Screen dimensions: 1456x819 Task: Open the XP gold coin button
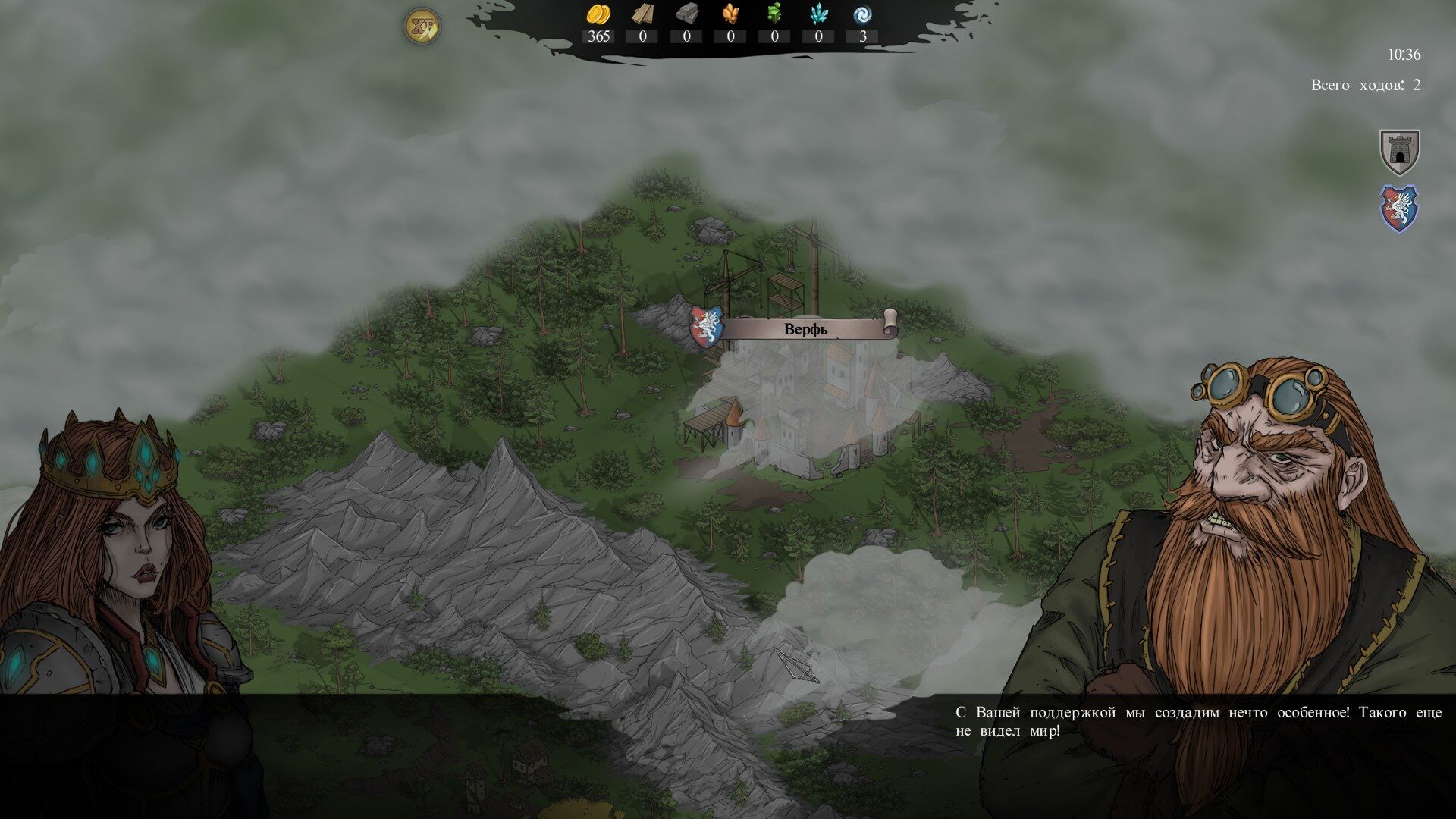(x=422, y=26)
